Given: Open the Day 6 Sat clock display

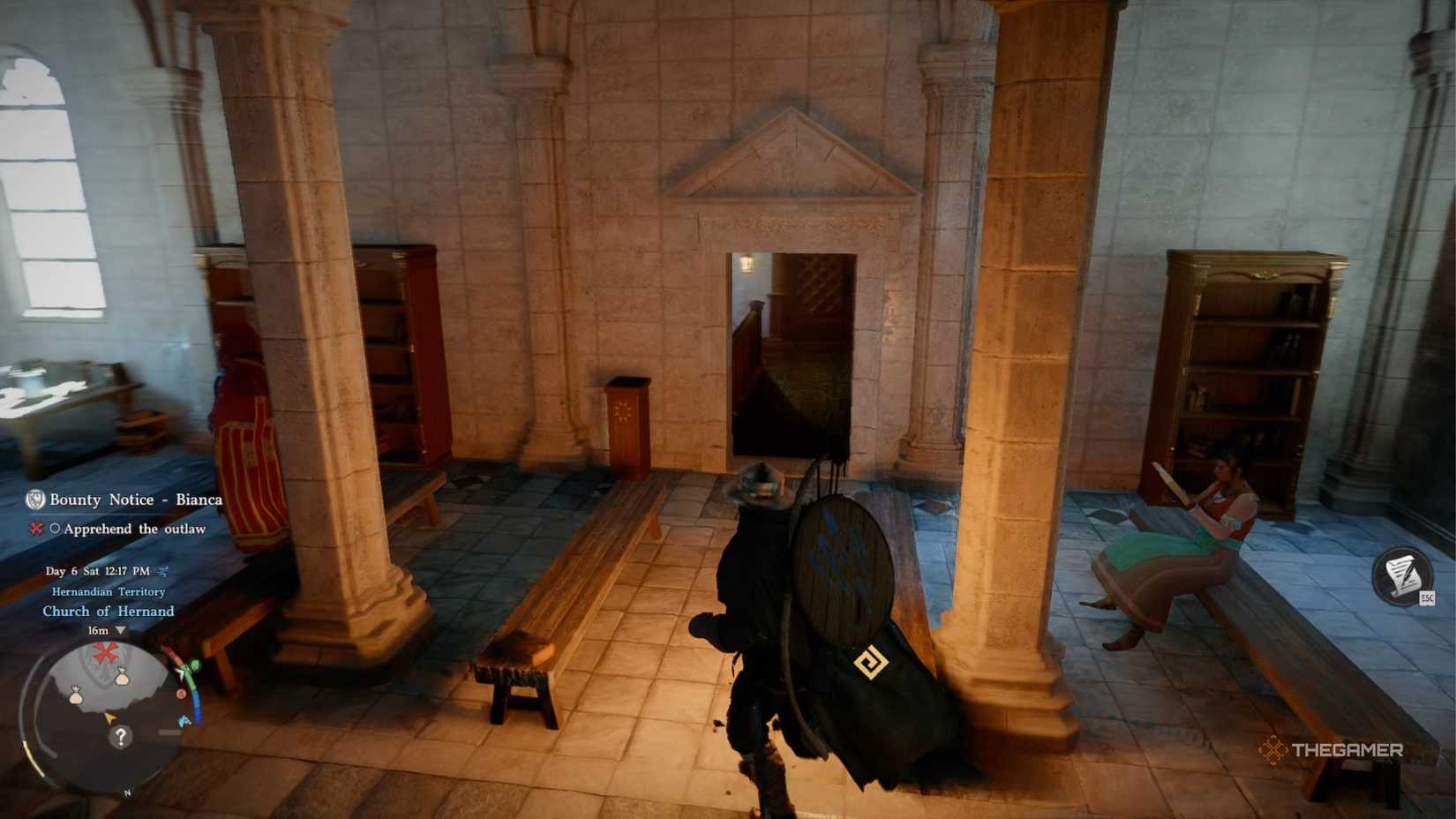Looking at the screenshot, I should click(97, 572).
